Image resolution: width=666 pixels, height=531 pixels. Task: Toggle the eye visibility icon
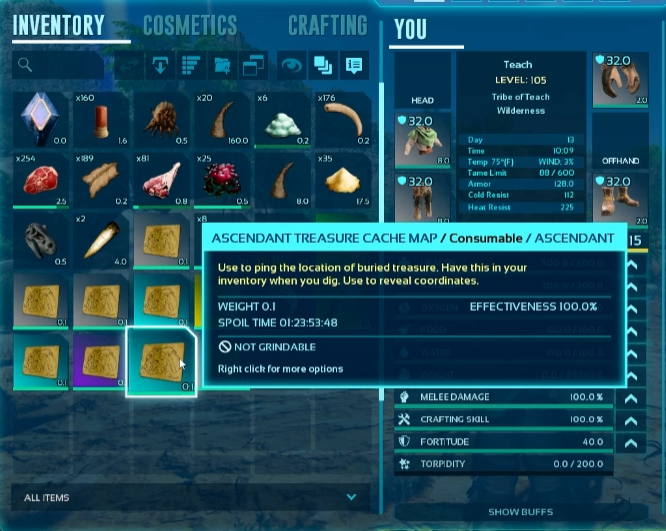pyautogui.click(x=290, y=66)
